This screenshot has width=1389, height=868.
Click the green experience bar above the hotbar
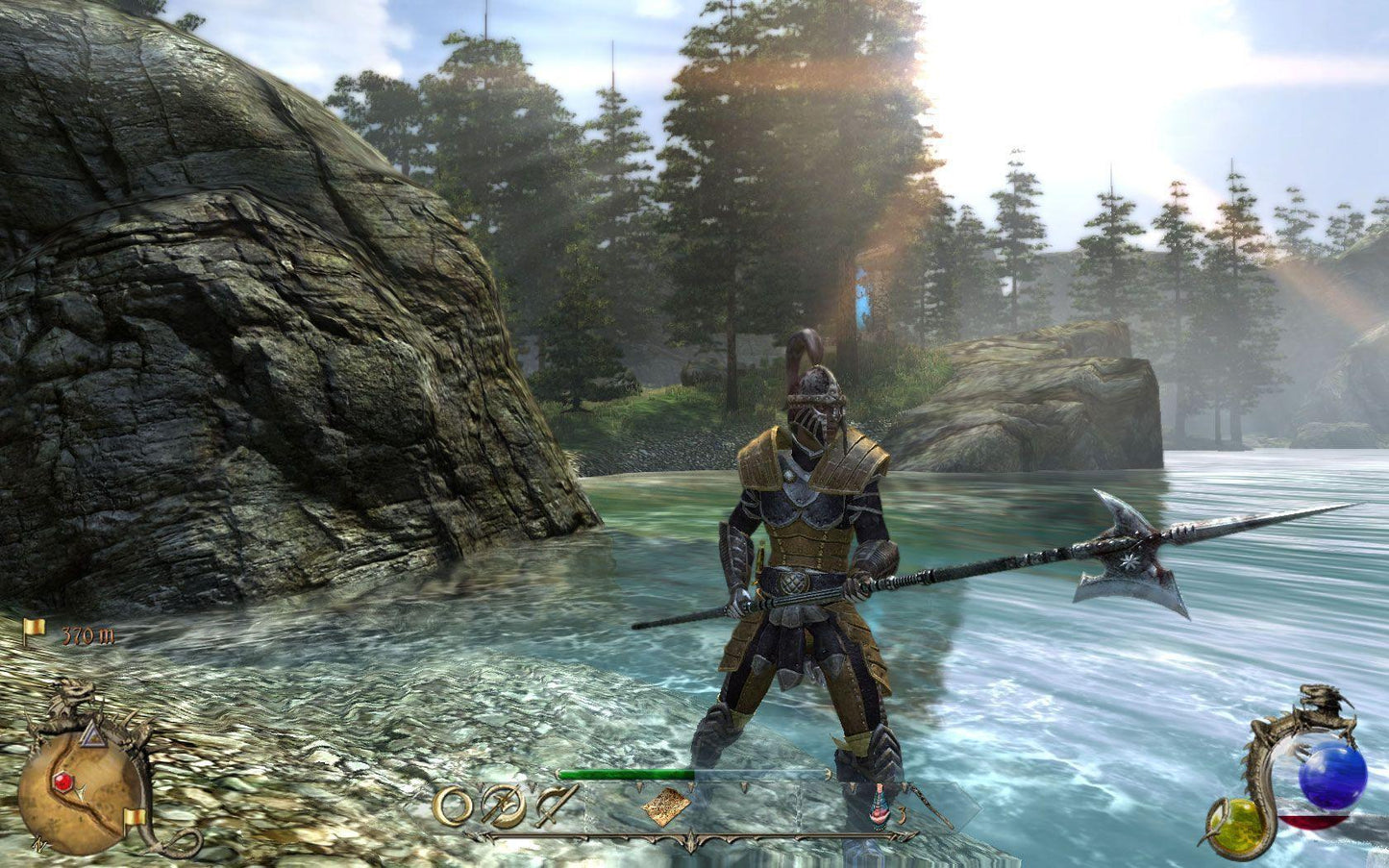627,772
